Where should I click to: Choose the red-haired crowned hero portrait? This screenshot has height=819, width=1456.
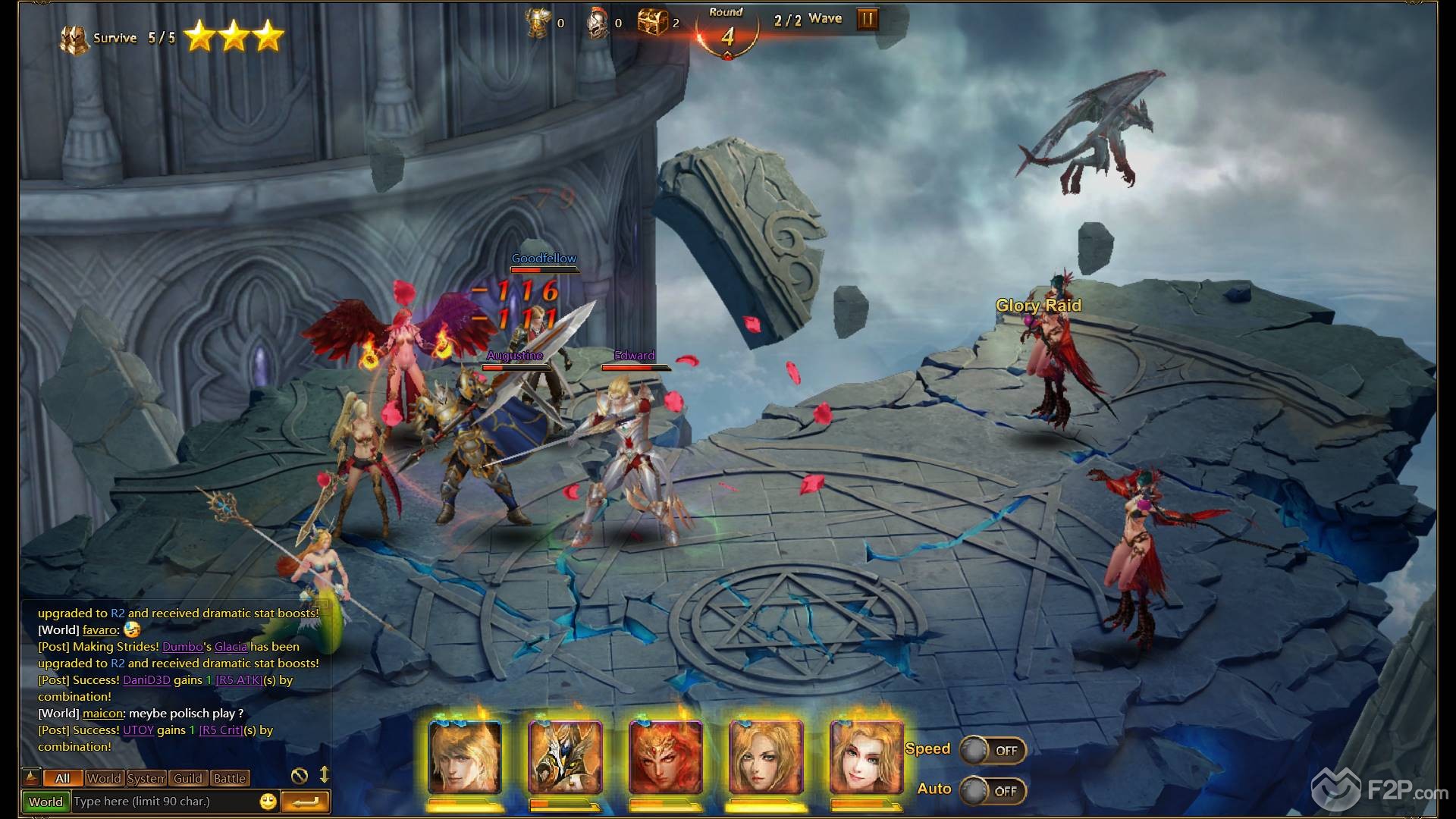pyautogui.click(x=666, y=757)
